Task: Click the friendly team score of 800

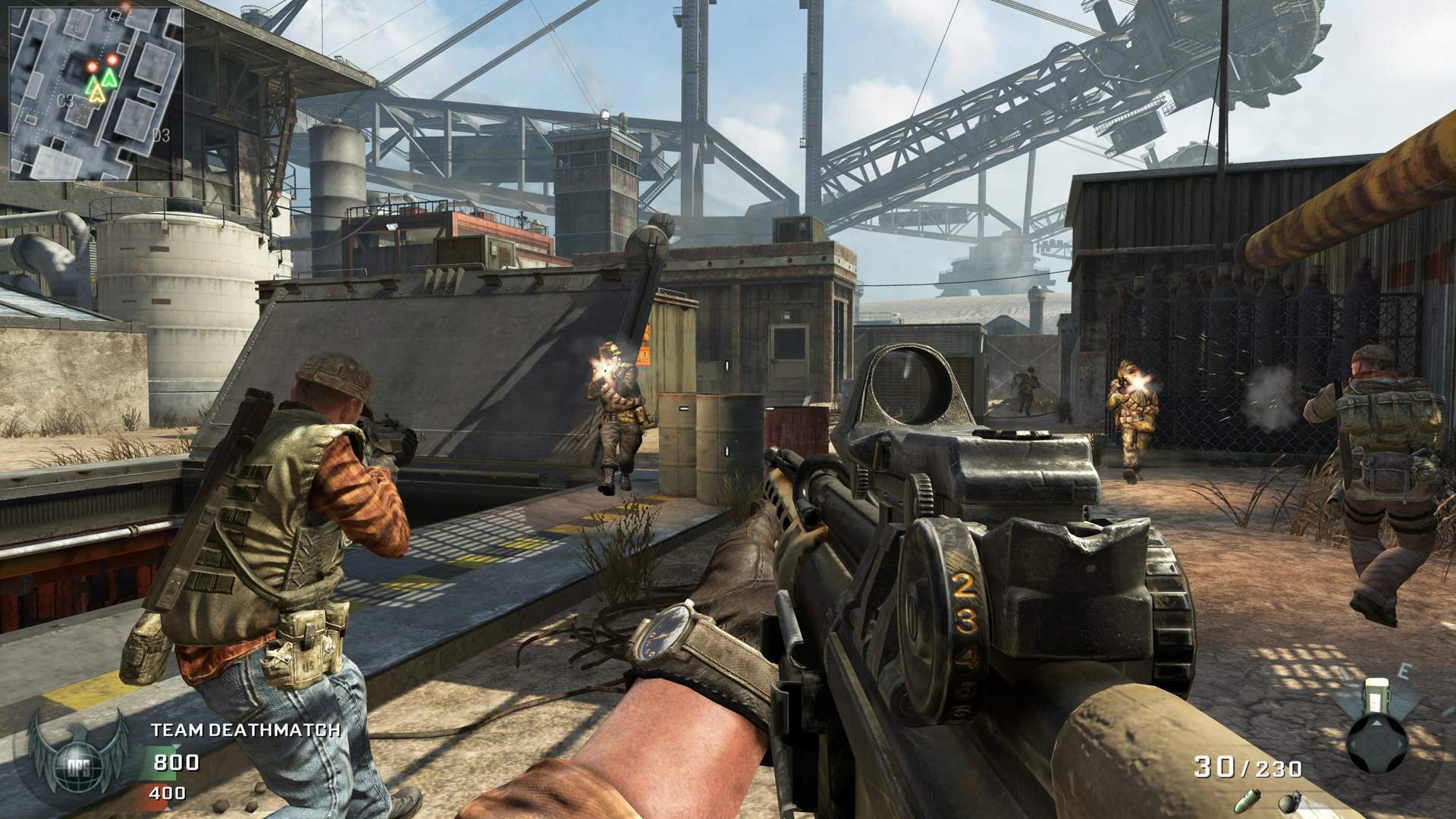Action: (177, 763)
